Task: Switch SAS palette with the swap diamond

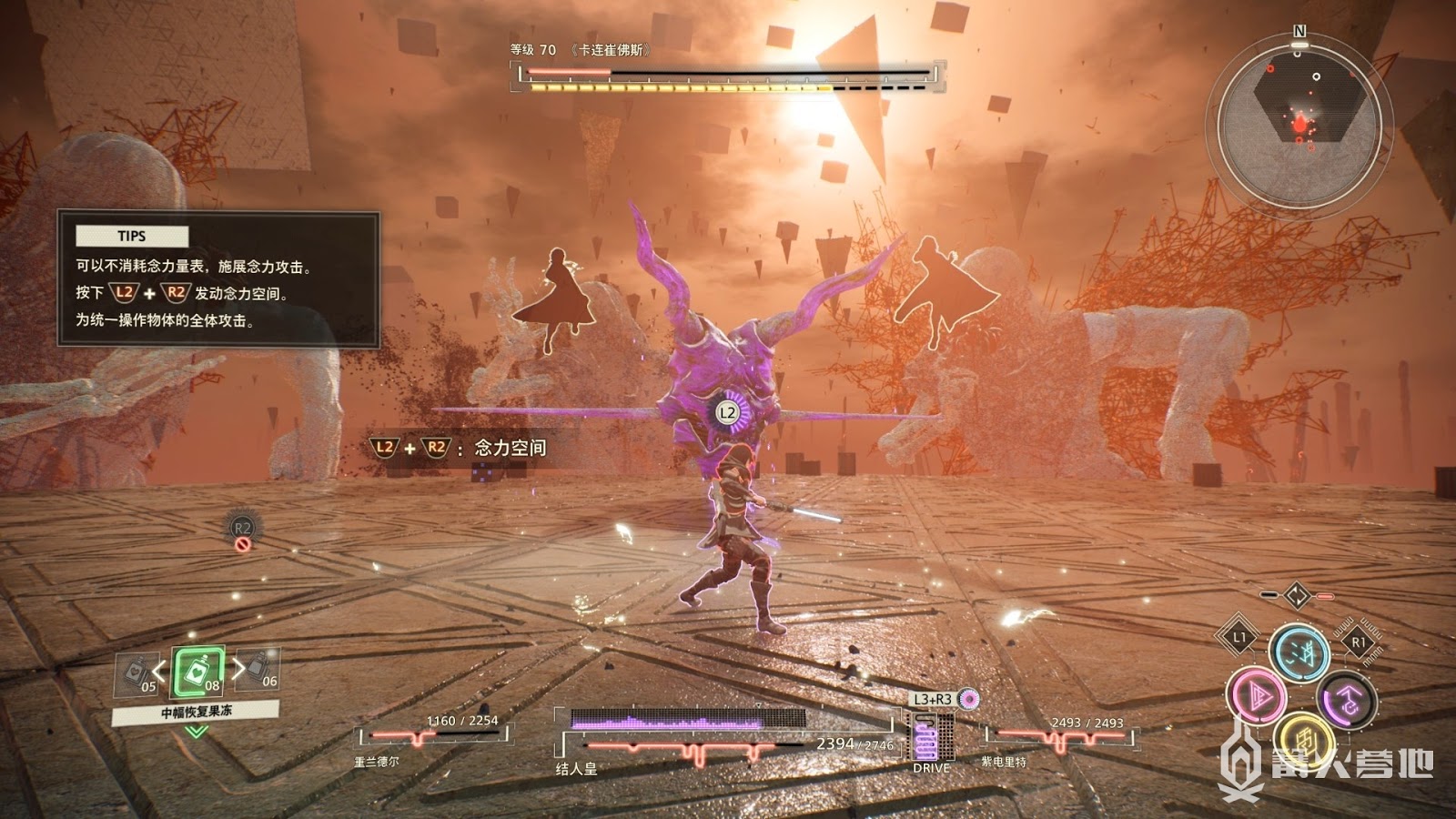Action: coord(1297,596)
